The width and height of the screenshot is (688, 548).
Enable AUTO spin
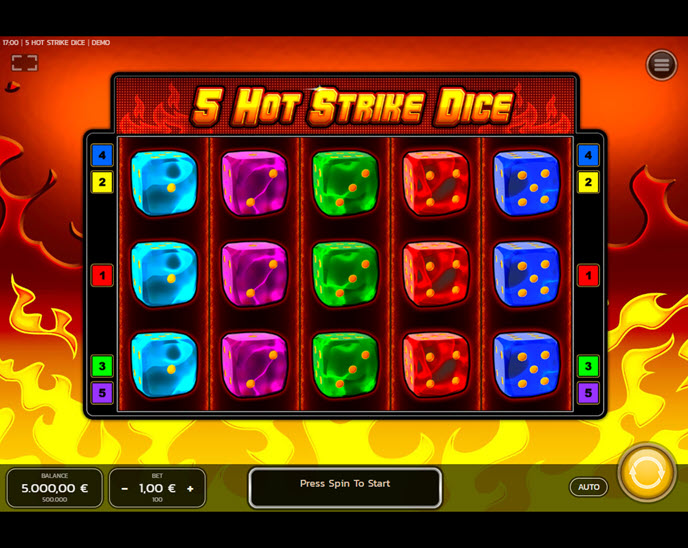click(589, 487)
